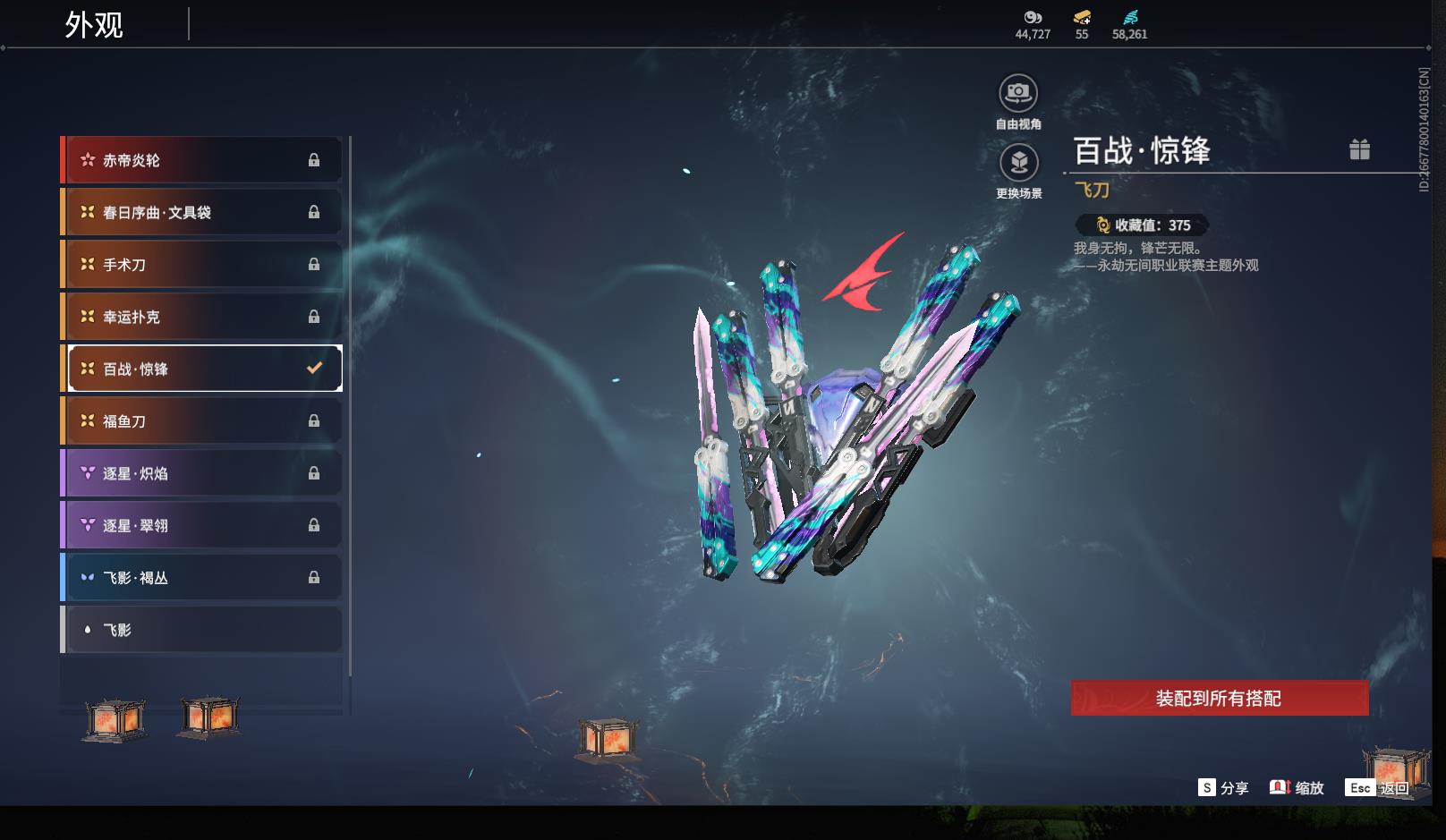Open the 更换场景 scene changer
This screenshot has width=1446, height=840.
[x=1018, y=163]
